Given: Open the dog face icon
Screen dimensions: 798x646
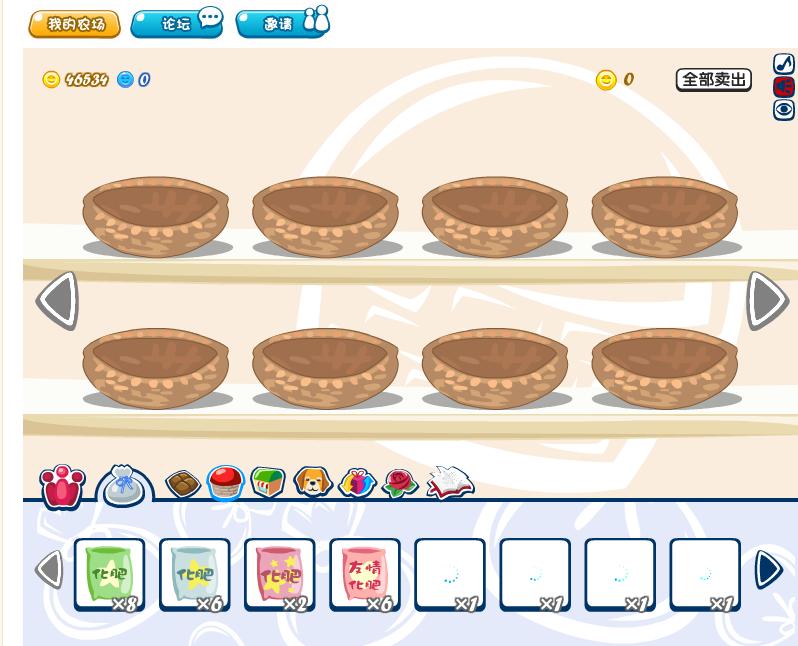Looking at the screenshot, I should tap(313, 483).
